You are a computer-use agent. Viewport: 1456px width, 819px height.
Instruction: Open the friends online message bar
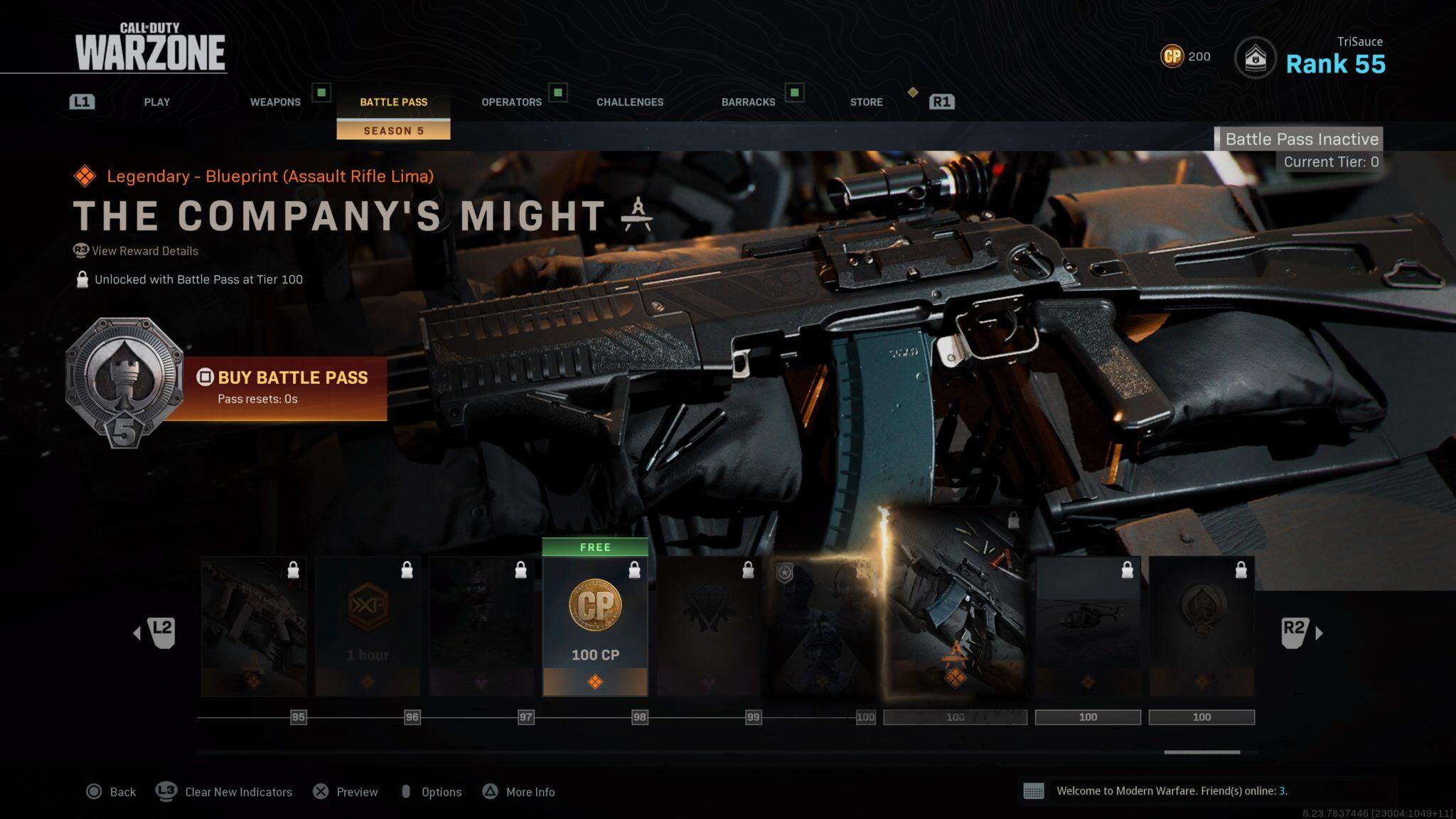(1171, 791)
